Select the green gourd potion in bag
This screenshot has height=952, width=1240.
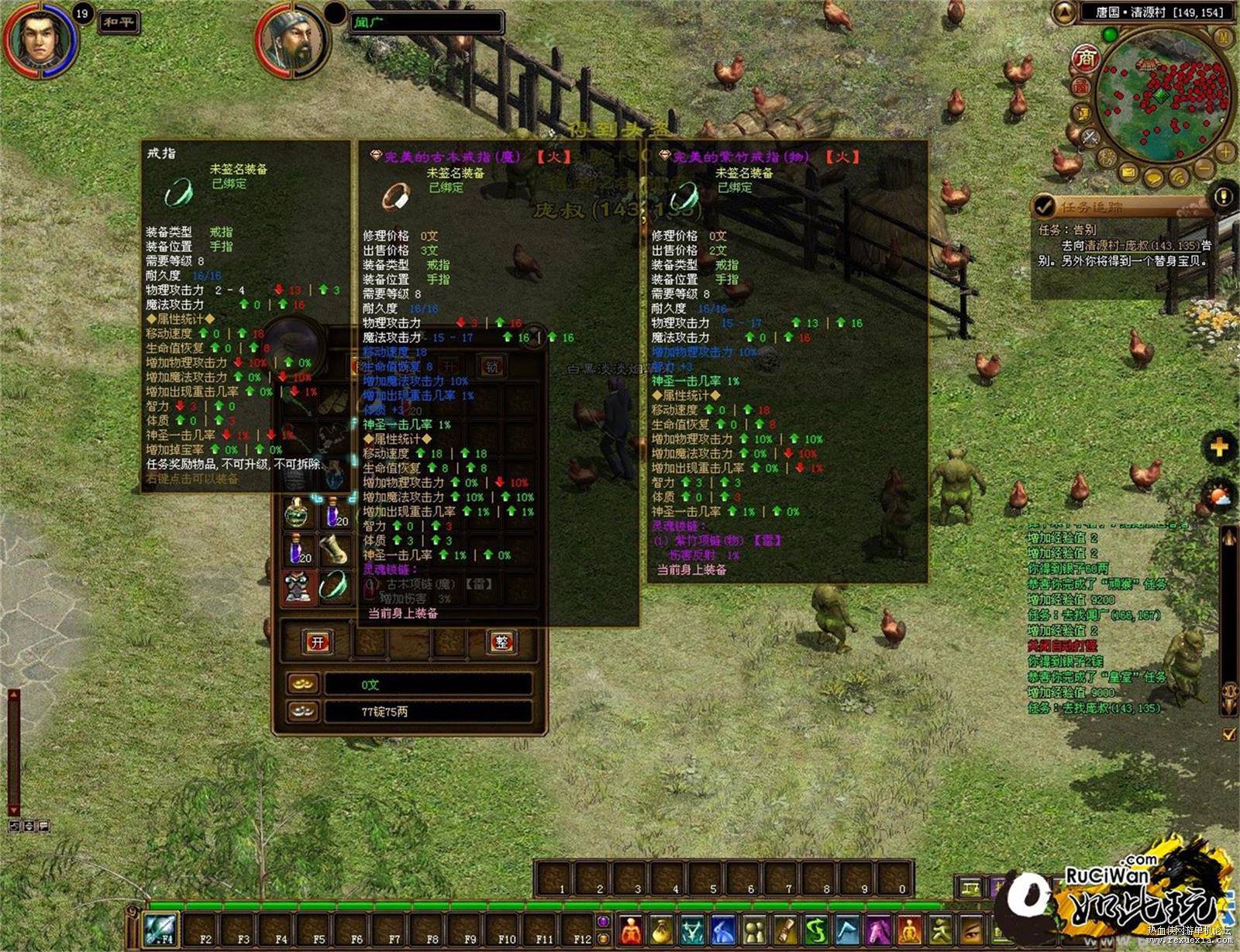pos(298,513)
